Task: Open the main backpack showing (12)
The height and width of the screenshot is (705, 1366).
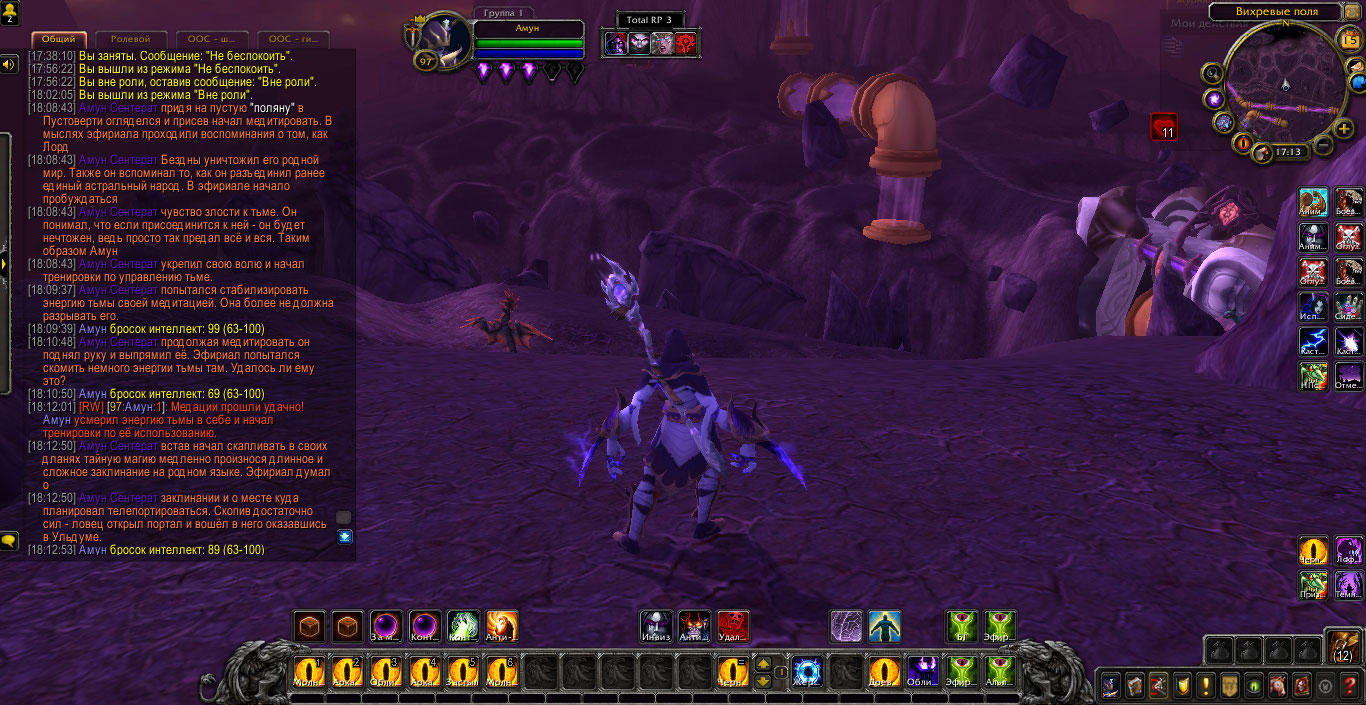Action: click(1343, 647)
